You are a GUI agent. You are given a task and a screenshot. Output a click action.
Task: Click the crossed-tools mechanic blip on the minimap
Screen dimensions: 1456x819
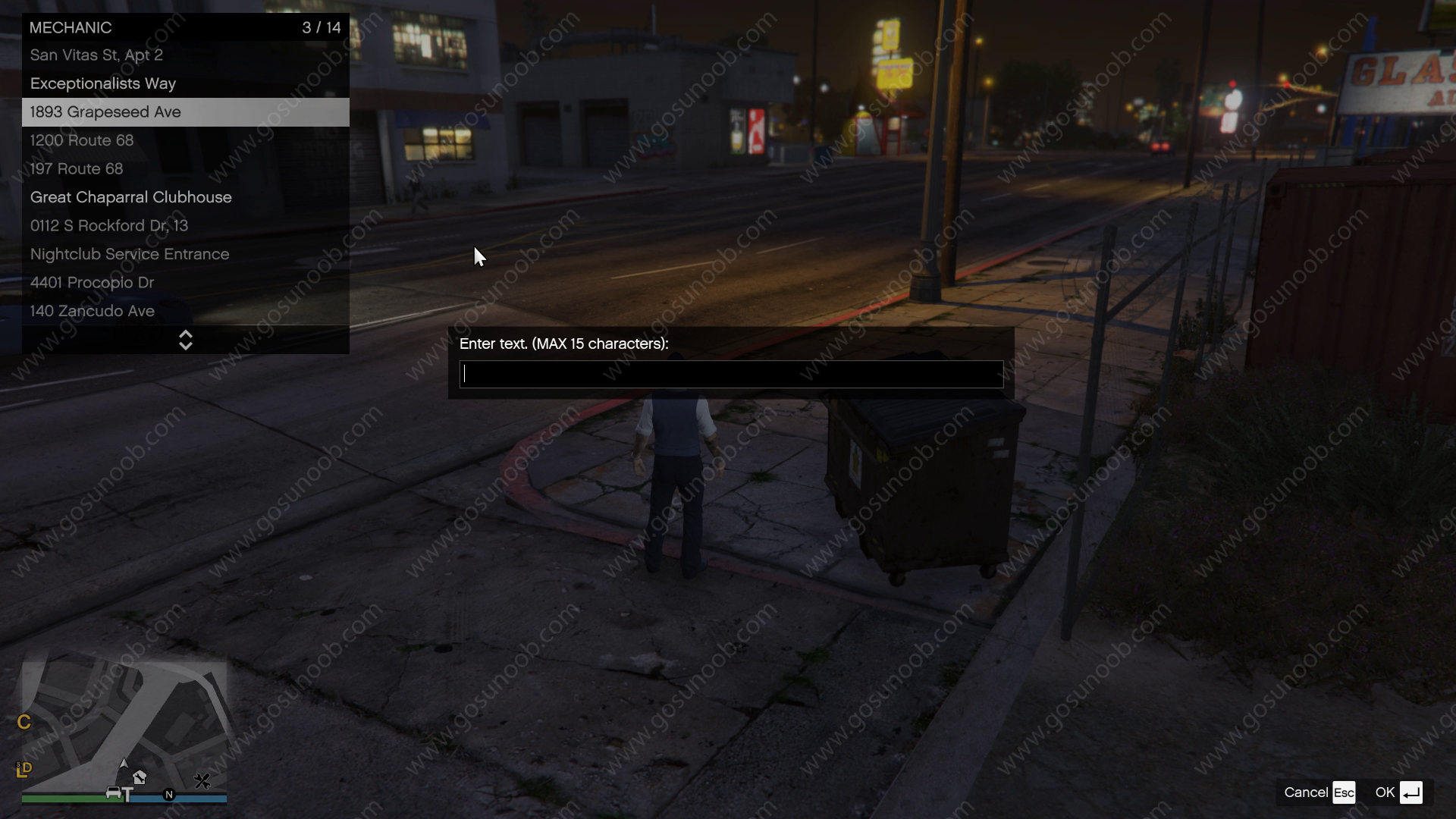point(202,781)
